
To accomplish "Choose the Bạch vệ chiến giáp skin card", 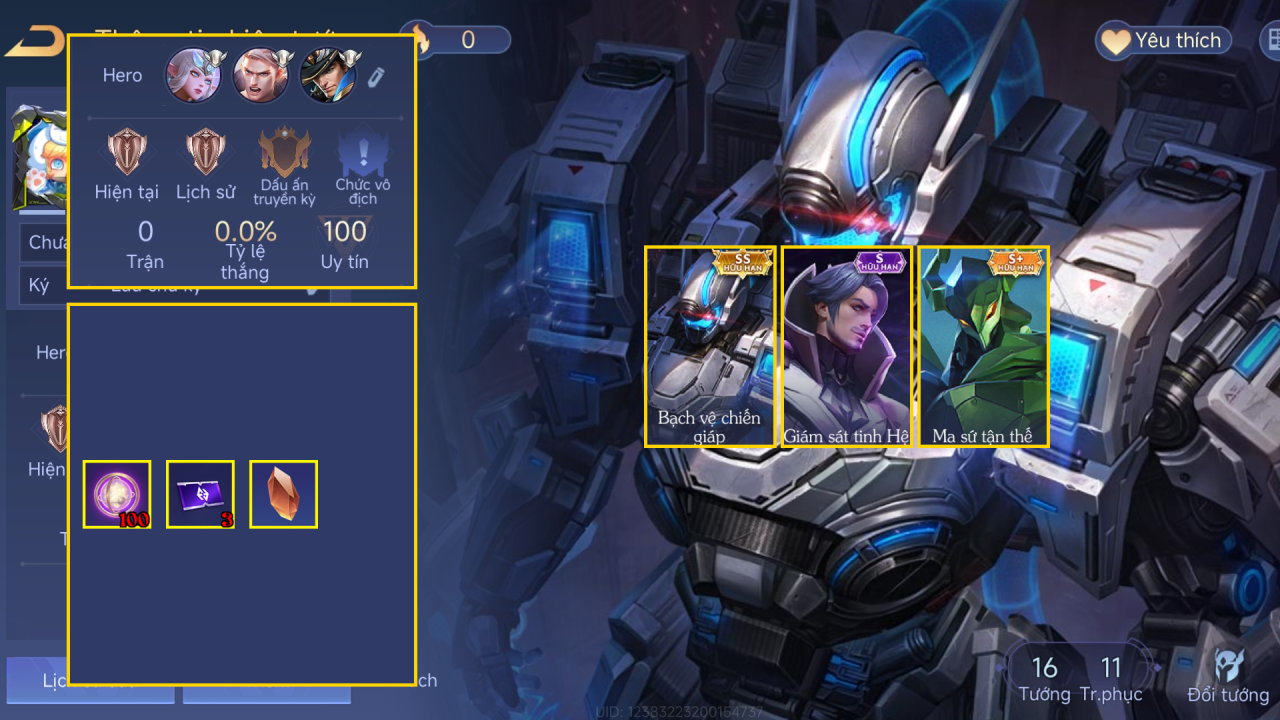I will [710, 346].
